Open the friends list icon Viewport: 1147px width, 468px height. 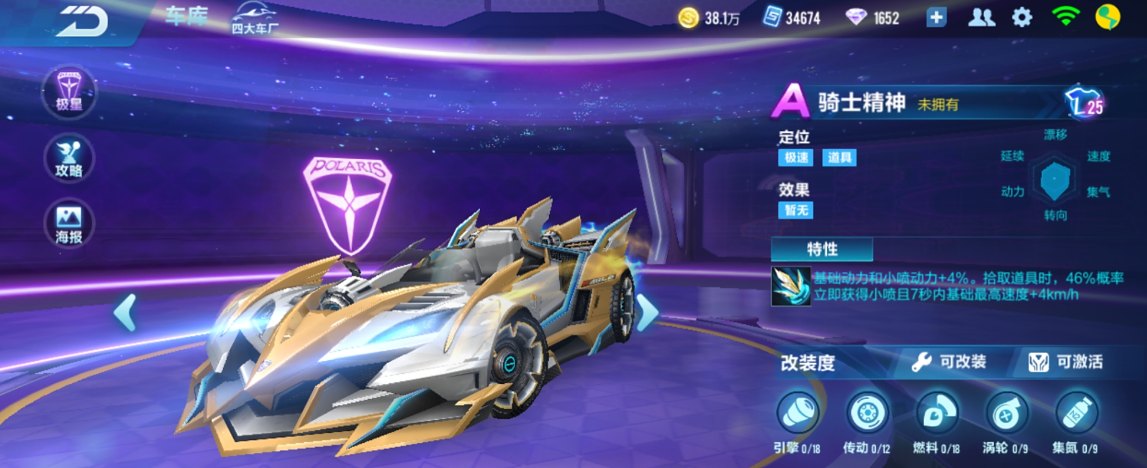981,17
